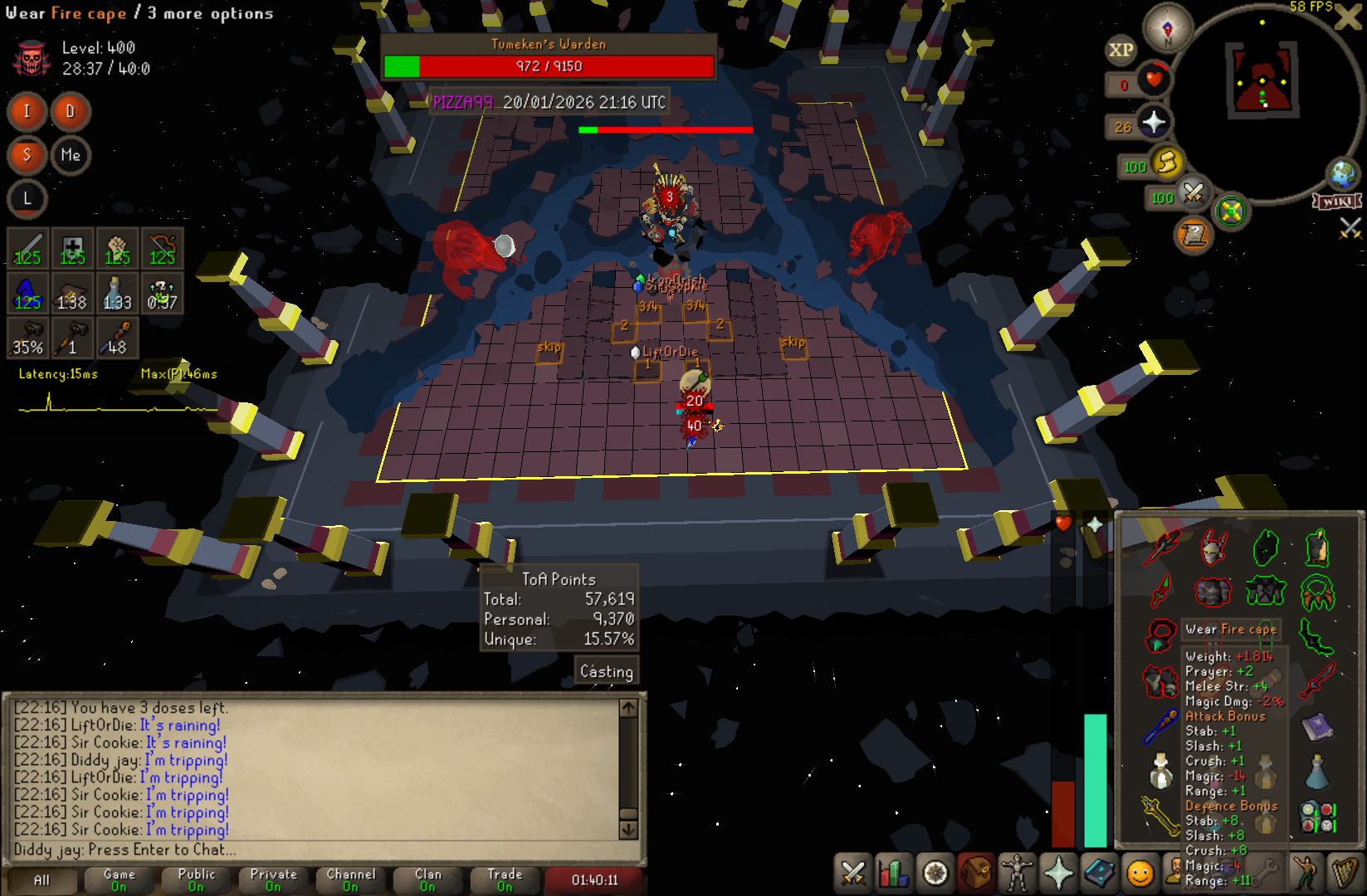This screenshot has width=1367, height=896.
Task: Open the Trade chat filter
Action: point(505,880)
